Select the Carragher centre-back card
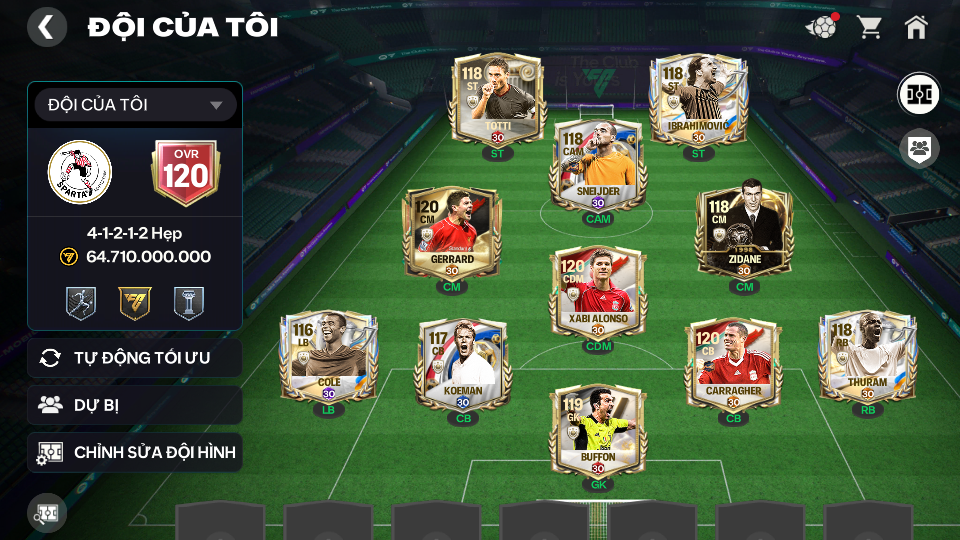 pyautogui.click(x=732, y=364)
